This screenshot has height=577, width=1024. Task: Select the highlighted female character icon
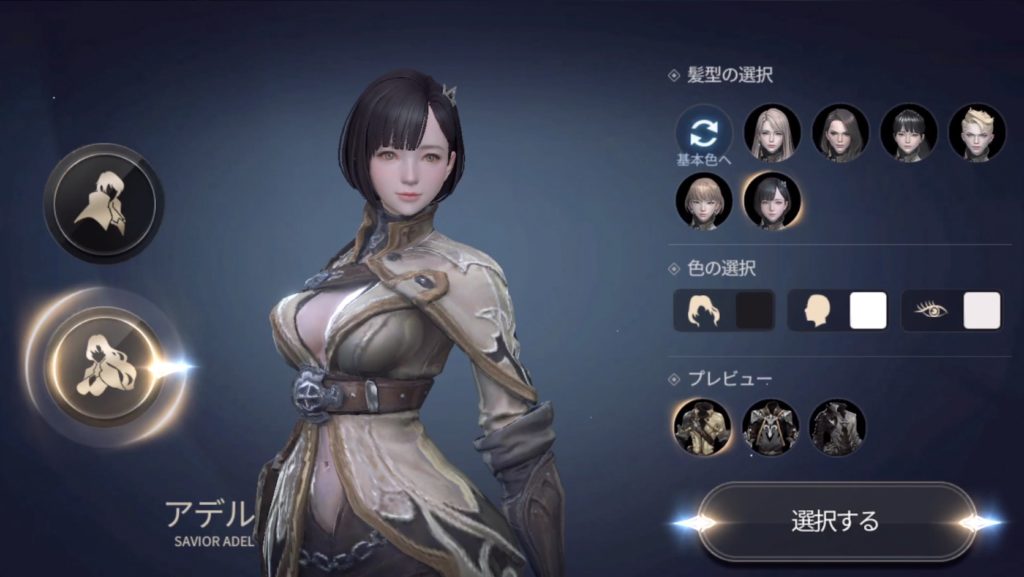pyautogui.click(x=103, y=366)
